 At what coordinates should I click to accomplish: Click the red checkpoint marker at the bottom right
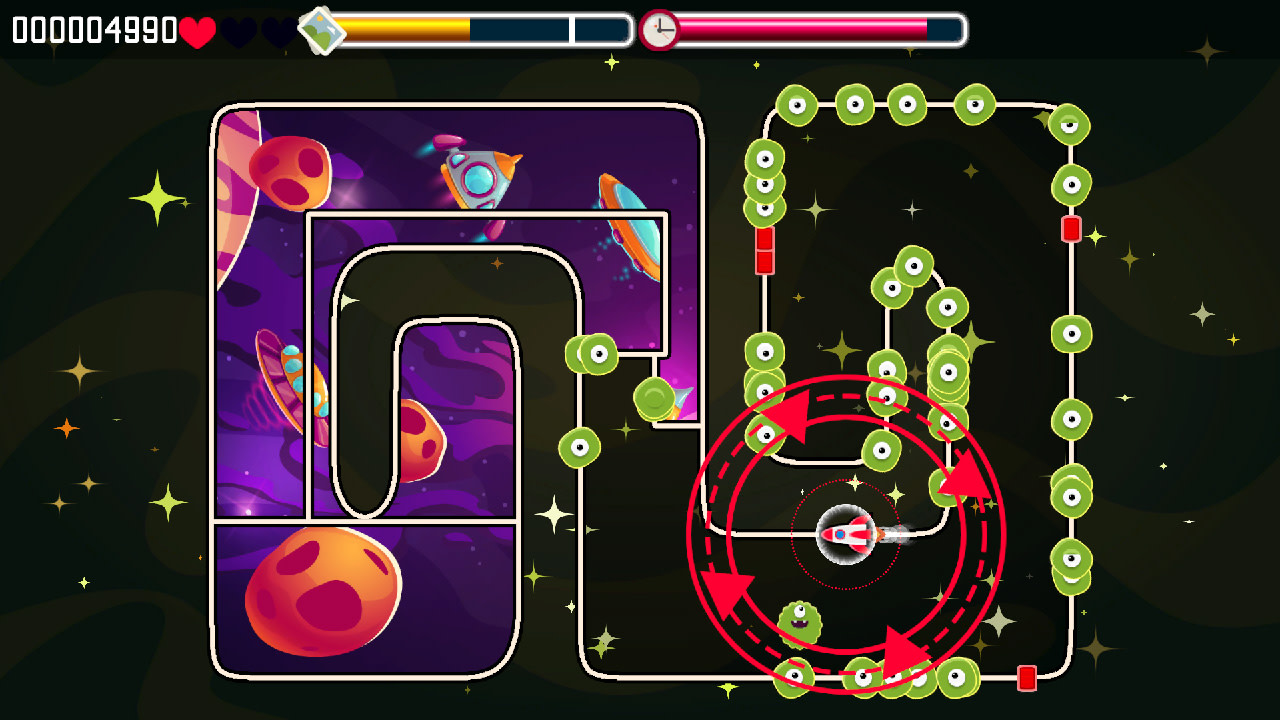tap(1028, 677)
